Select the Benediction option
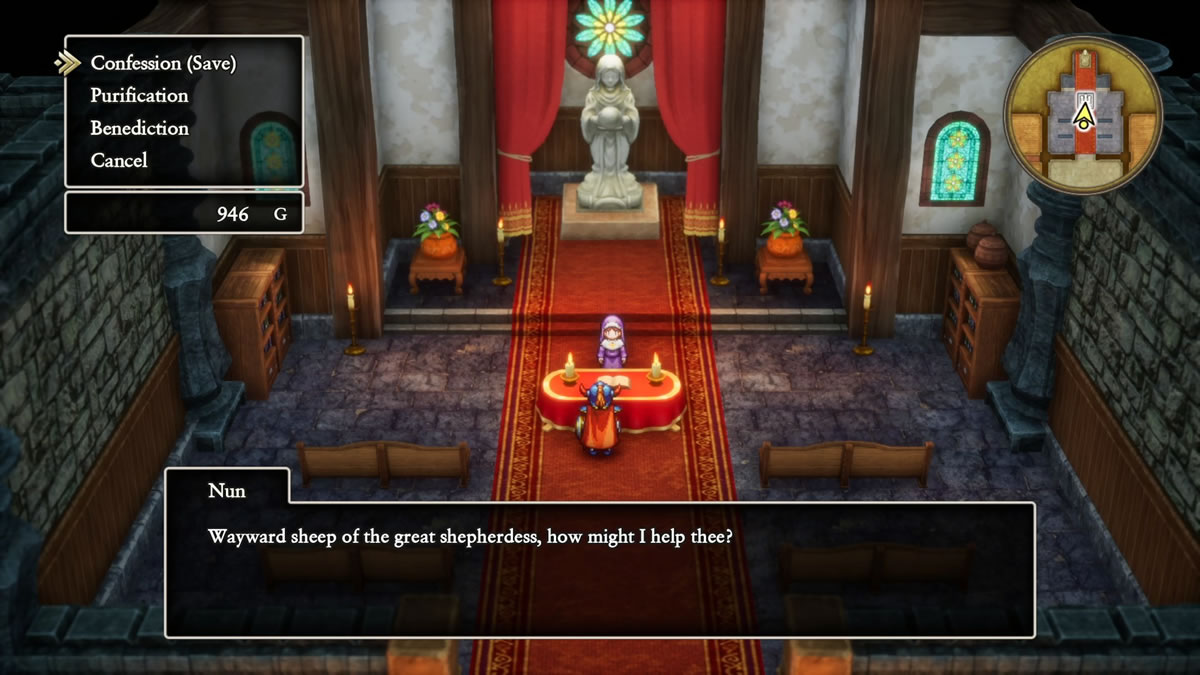 click(139, 128)
